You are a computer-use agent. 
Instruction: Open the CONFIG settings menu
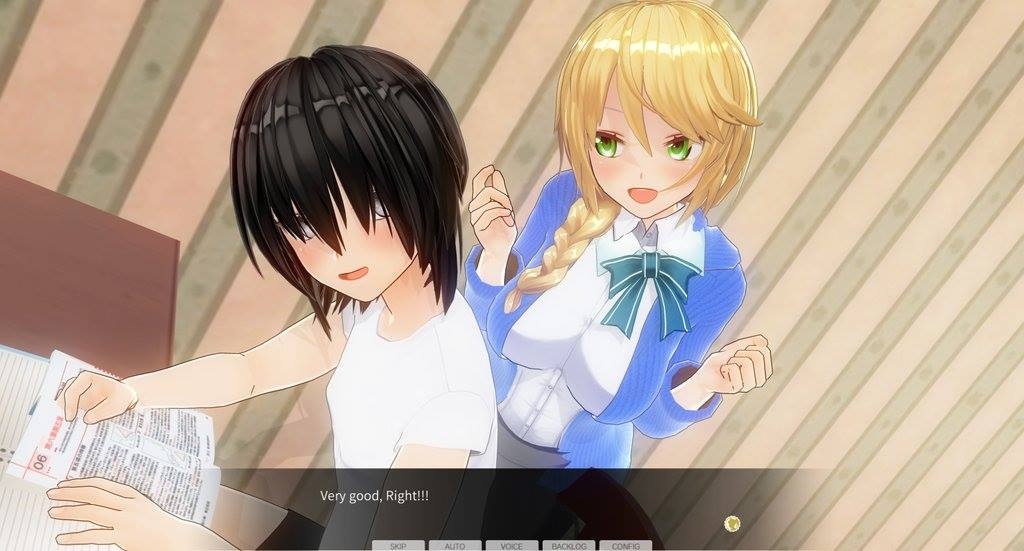[625, 546]
